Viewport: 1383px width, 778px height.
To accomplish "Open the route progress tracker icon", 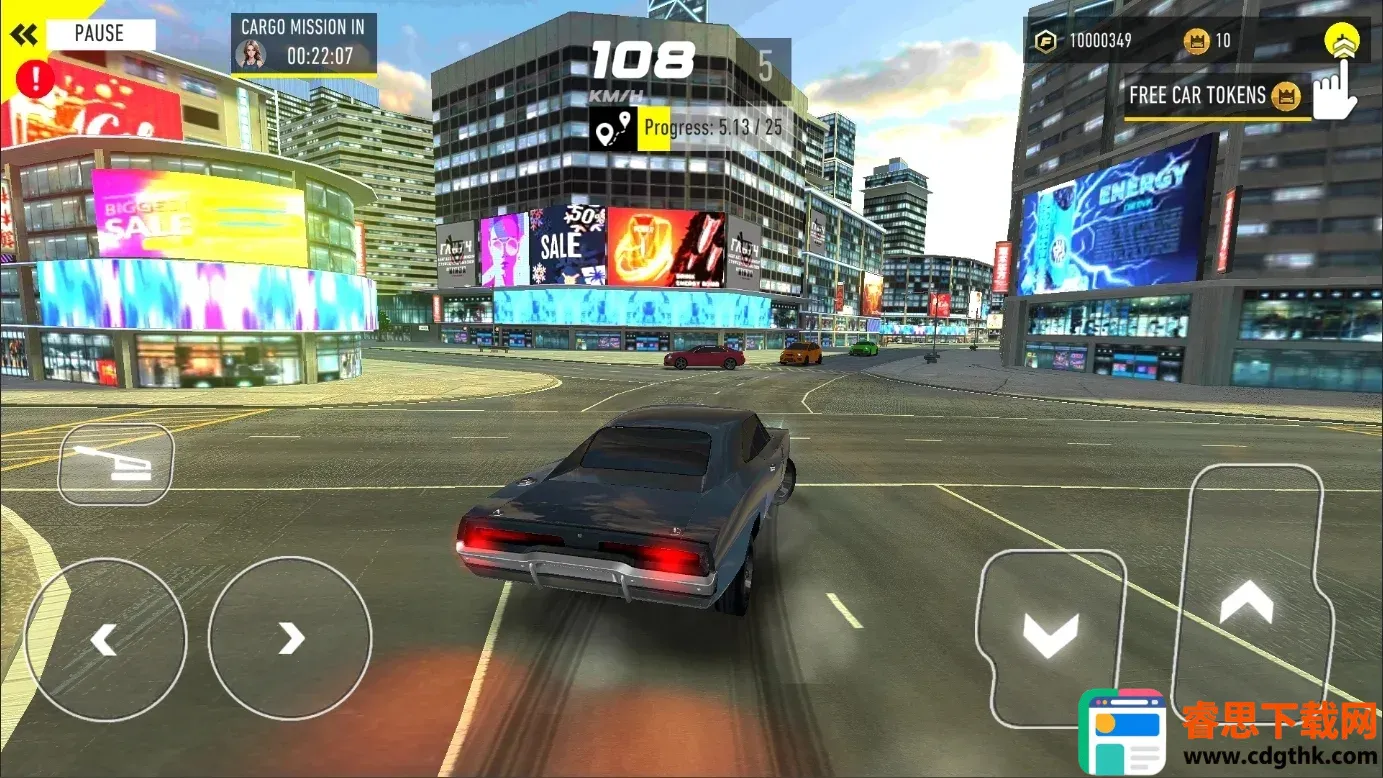I will (x=613, y=129).
